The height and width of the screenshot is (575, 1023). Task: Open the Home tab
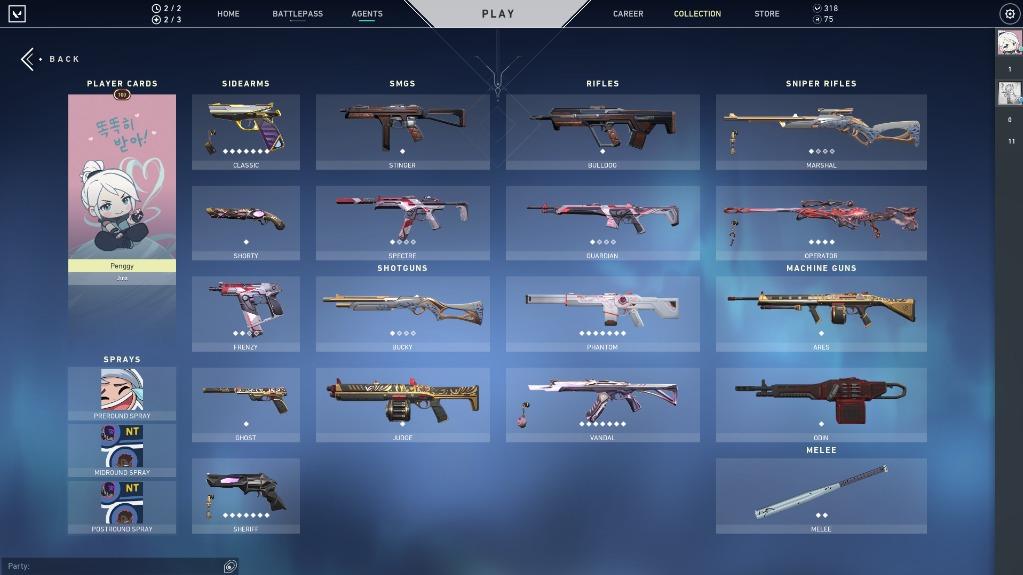(228, 14)
